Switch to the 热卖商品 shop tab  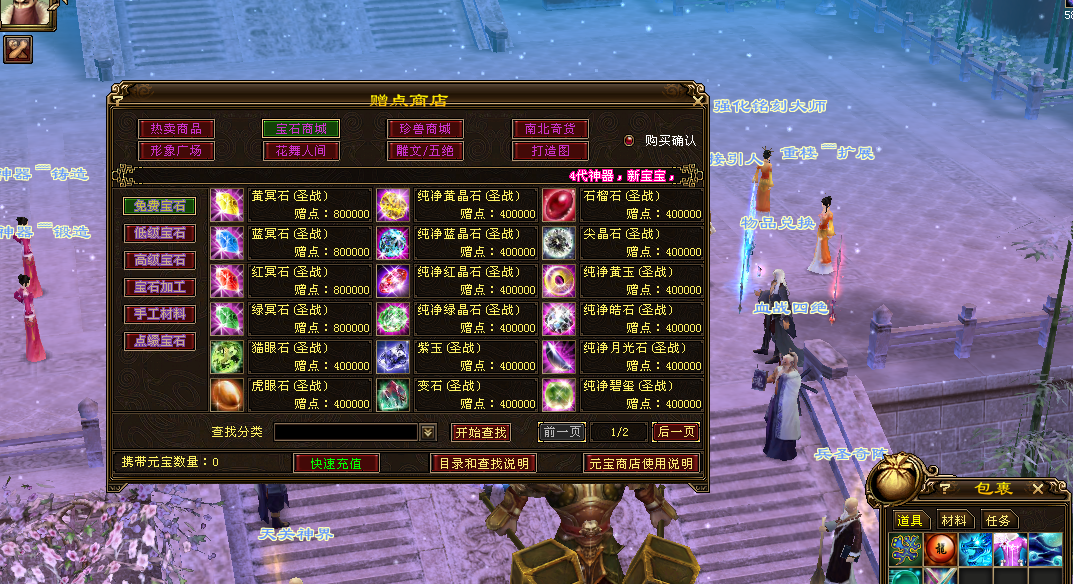177,129
